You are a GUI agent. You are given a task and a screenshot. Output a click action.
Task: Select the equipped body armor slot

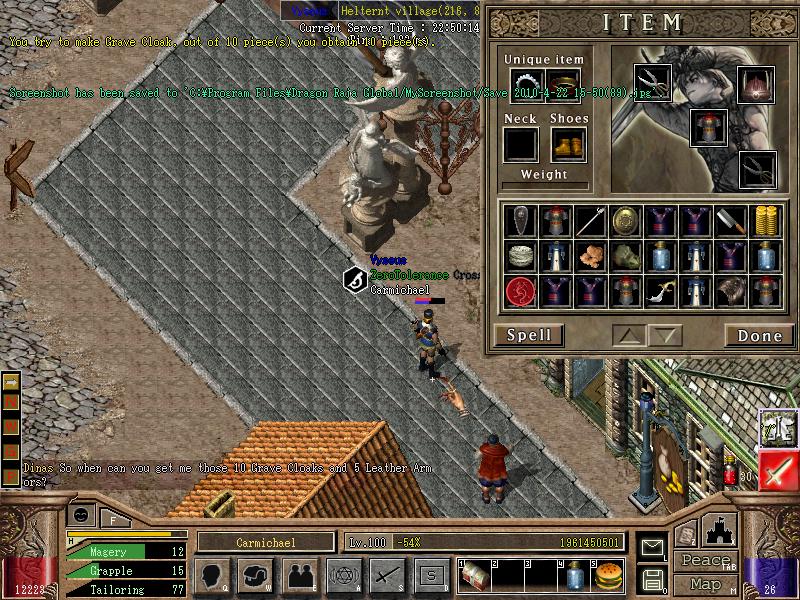(x=707, y=127)
